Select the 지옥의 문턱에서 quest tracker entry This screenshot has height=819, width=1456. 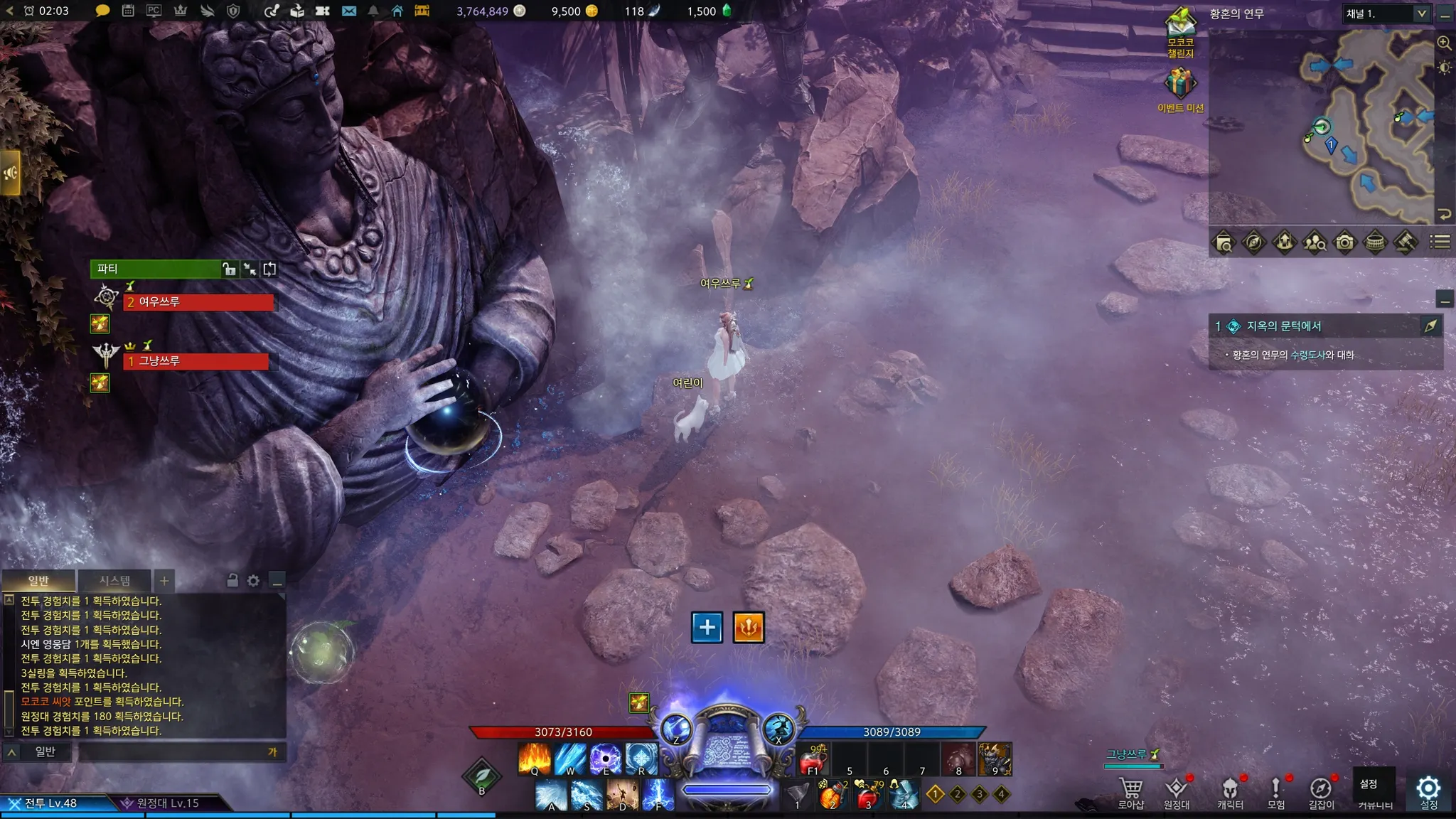click(x=1283, y=326)
